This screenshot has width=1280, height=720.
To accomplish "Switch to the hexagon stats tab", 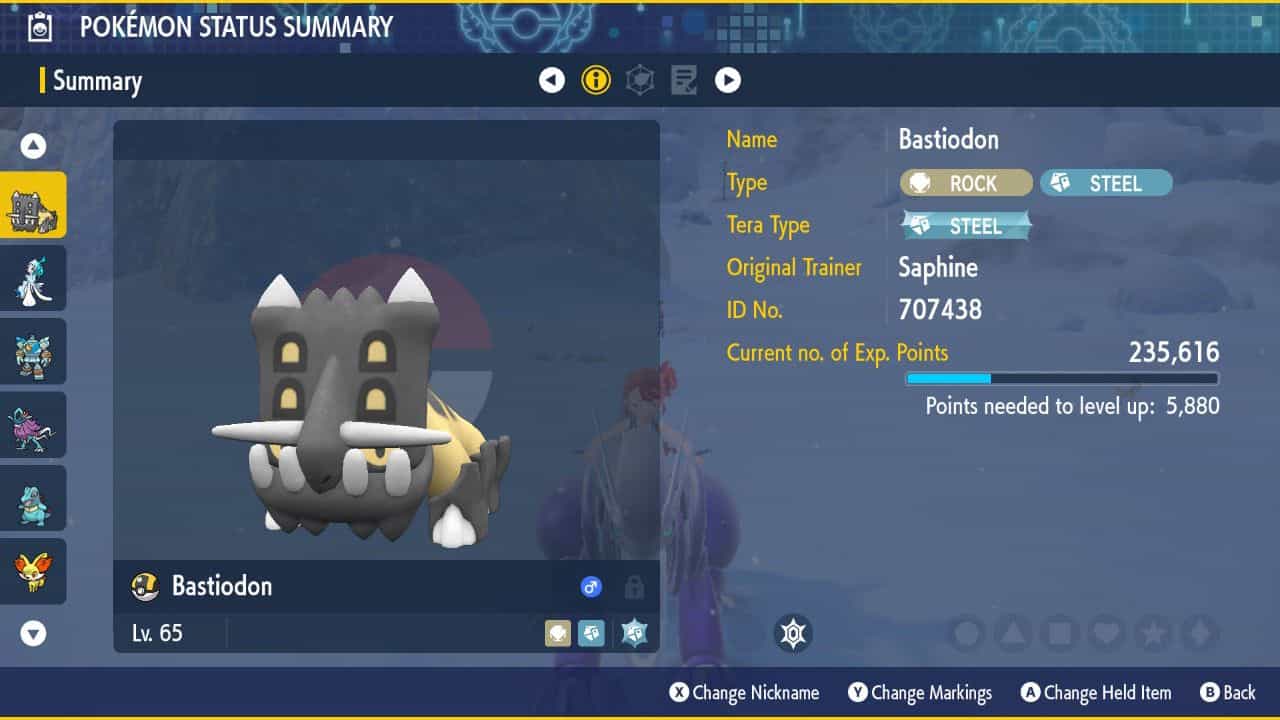I will point(640,80).
